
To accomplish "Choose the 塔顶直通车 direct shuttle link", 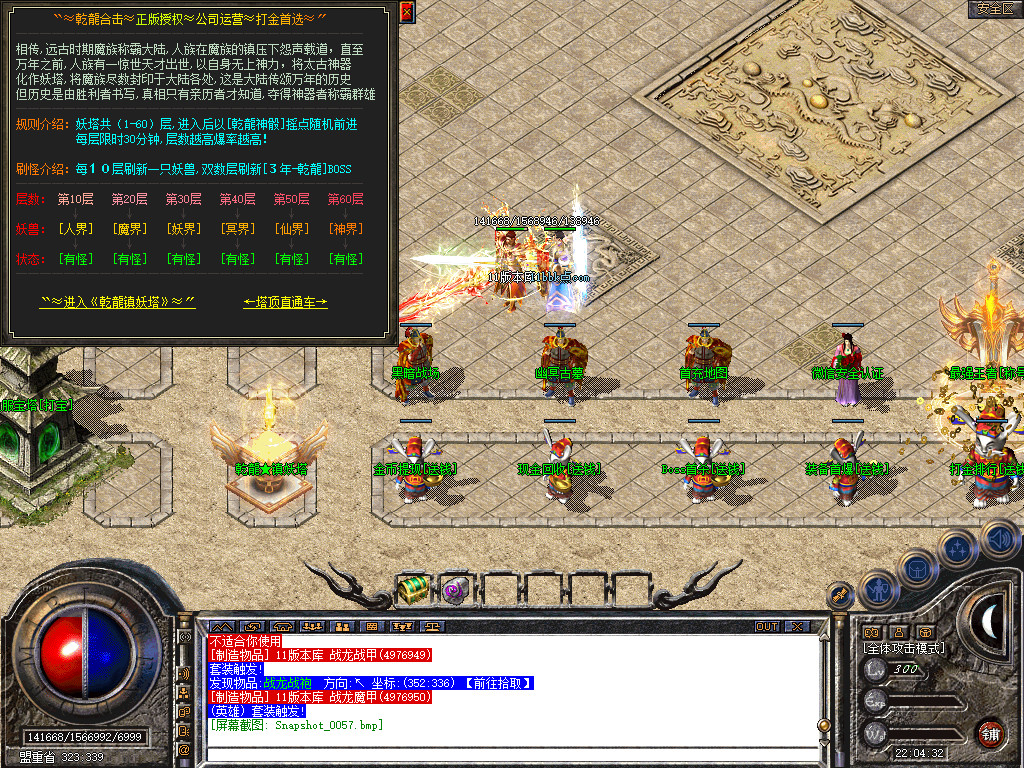I will pos(285,302).
